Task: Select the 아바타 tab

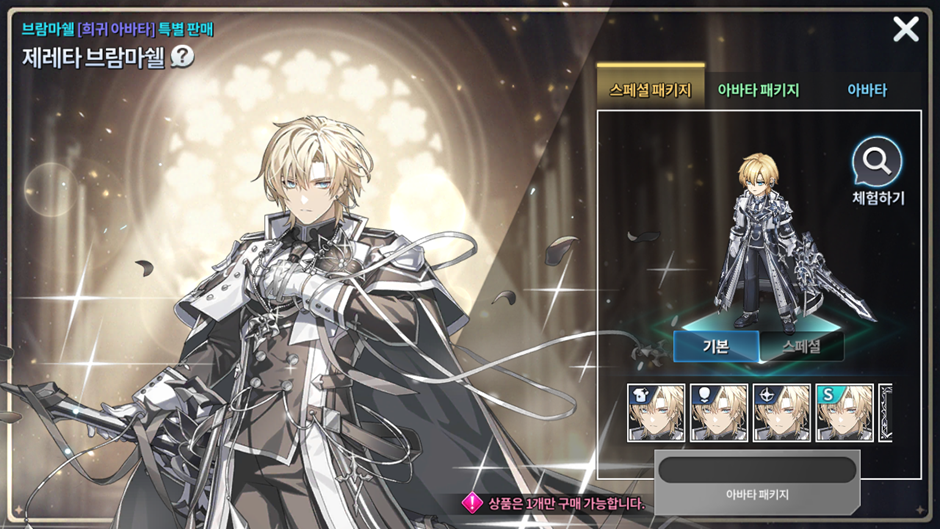Action: [867, 90]
